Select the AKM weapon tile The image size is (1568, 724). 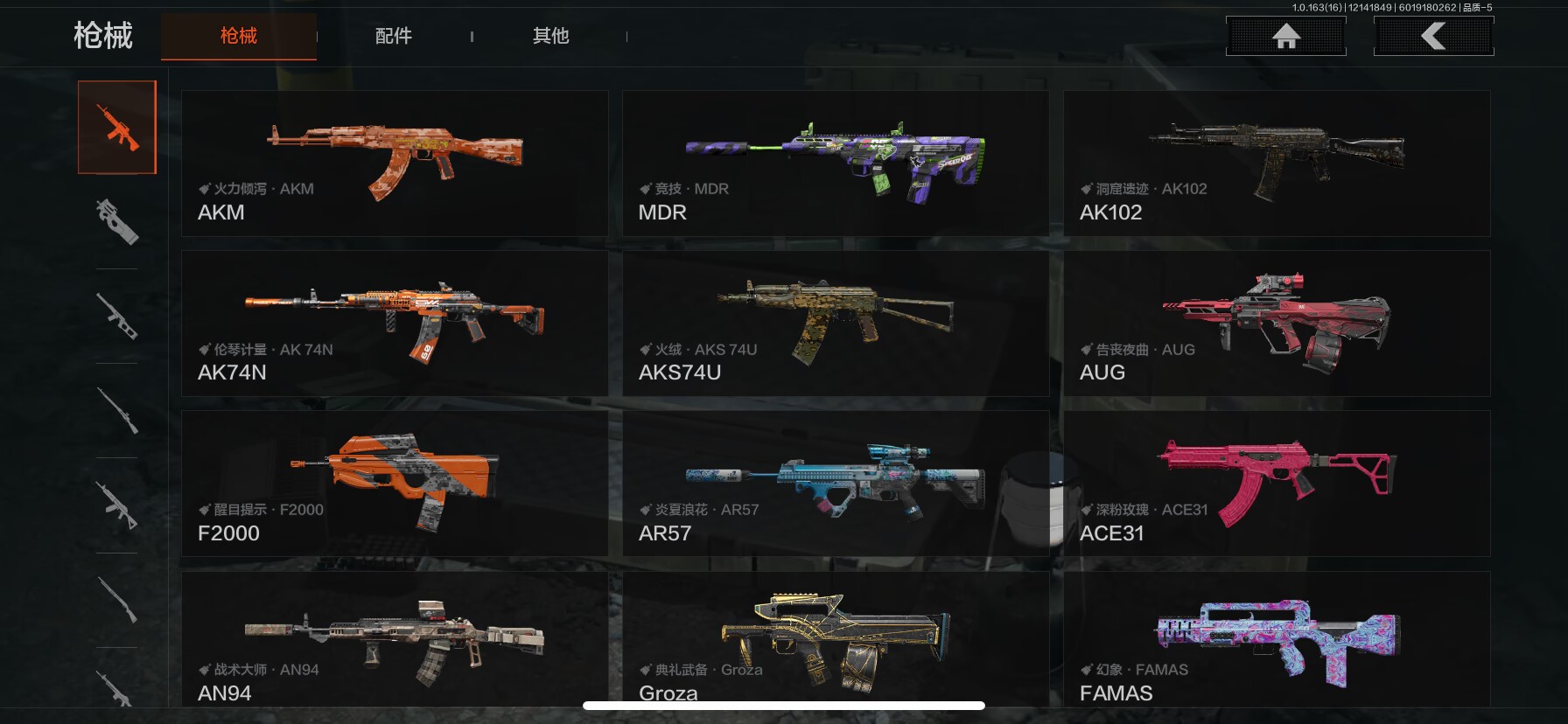coord(395,164)
